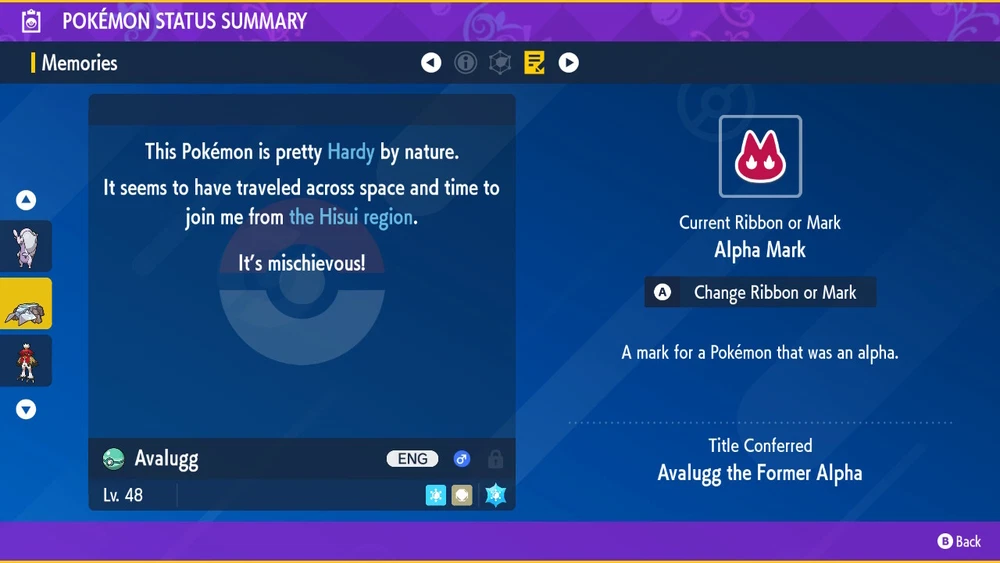Choose the Decidueye party slot
This screenshot has height=563, width=1000.
[25, 361]
